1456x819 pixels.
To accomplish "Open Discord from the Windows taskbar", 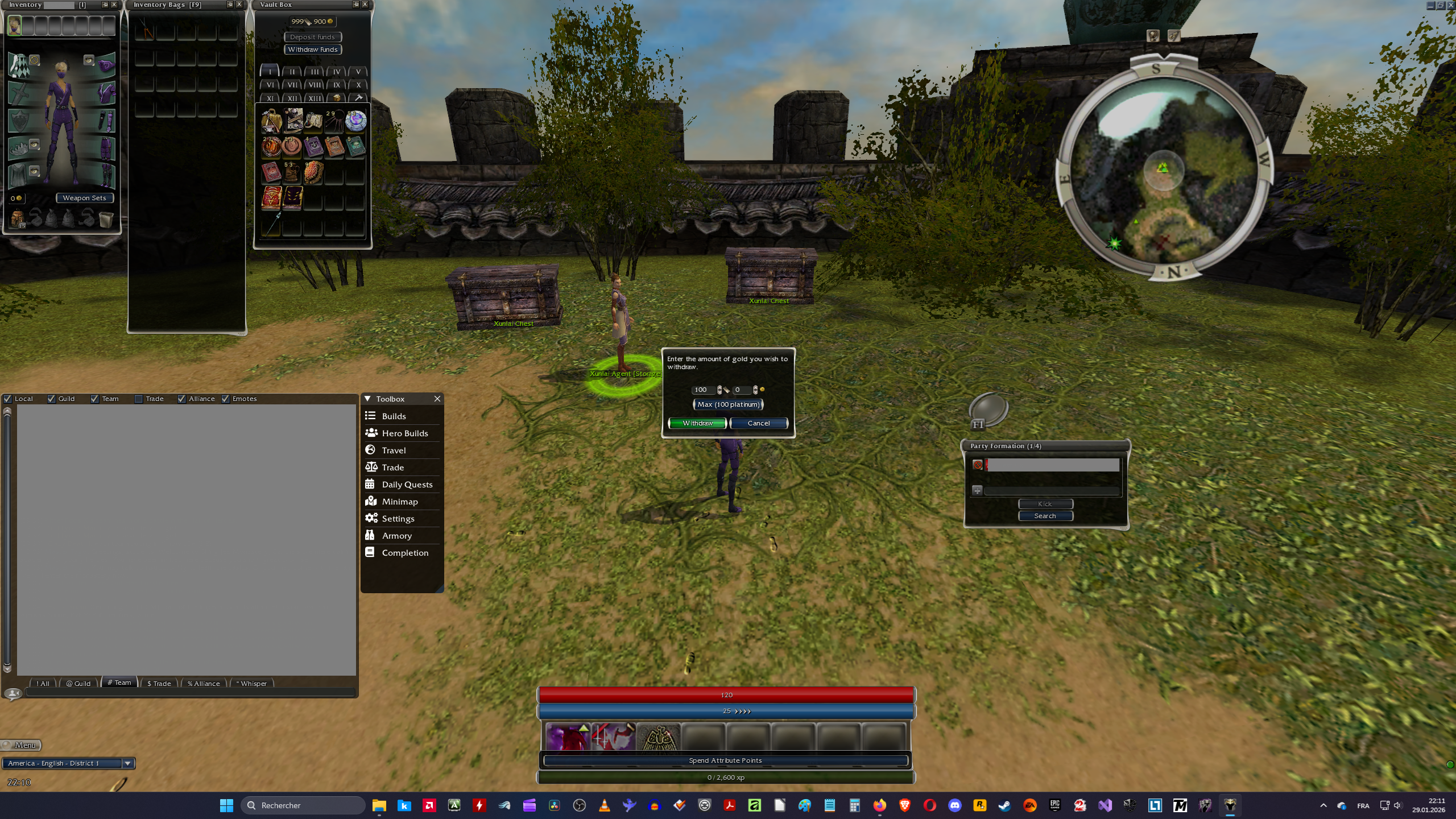I will [955, 805].
